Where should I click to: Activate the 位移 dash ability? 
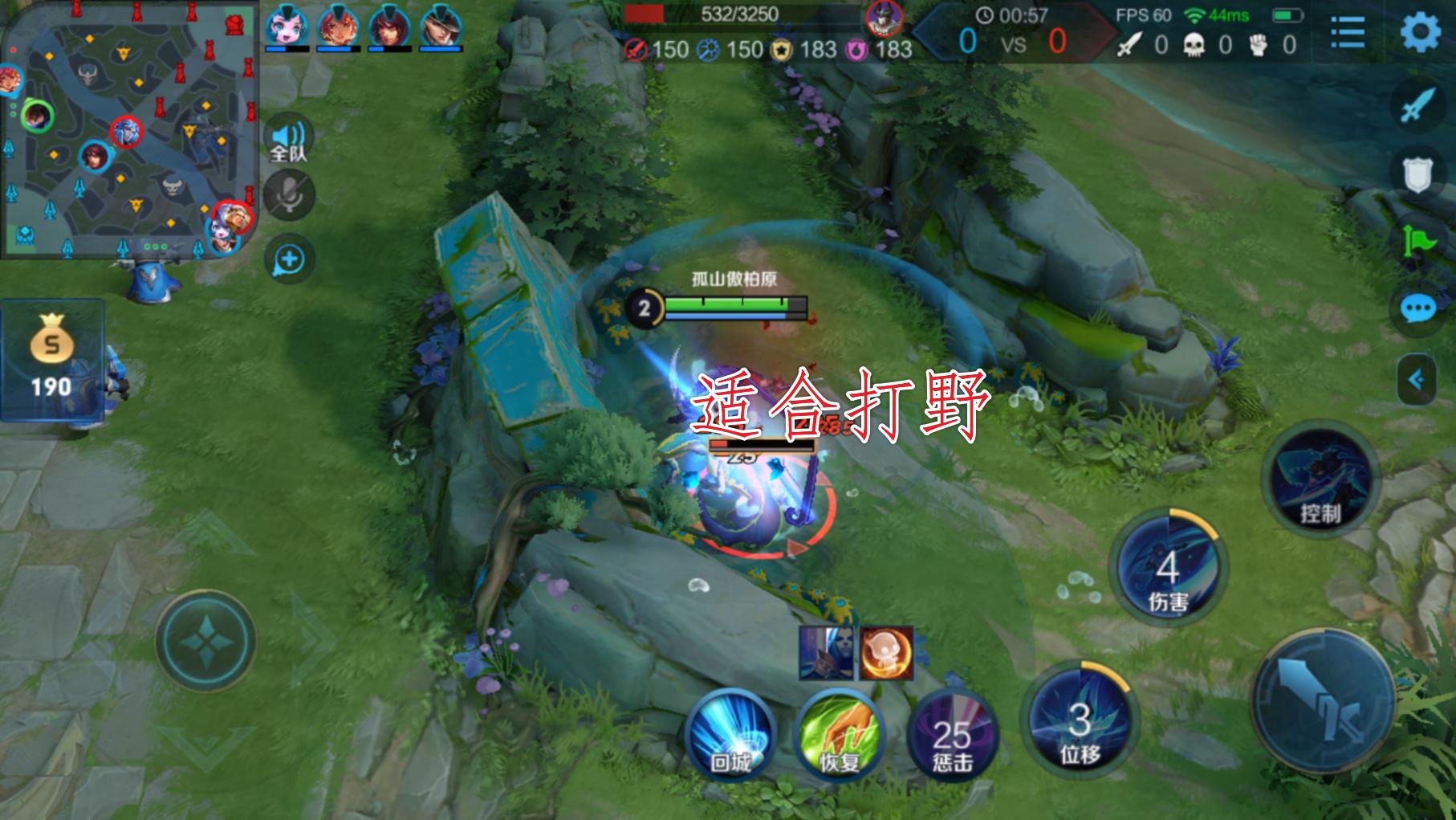[x=1080, y=720]
